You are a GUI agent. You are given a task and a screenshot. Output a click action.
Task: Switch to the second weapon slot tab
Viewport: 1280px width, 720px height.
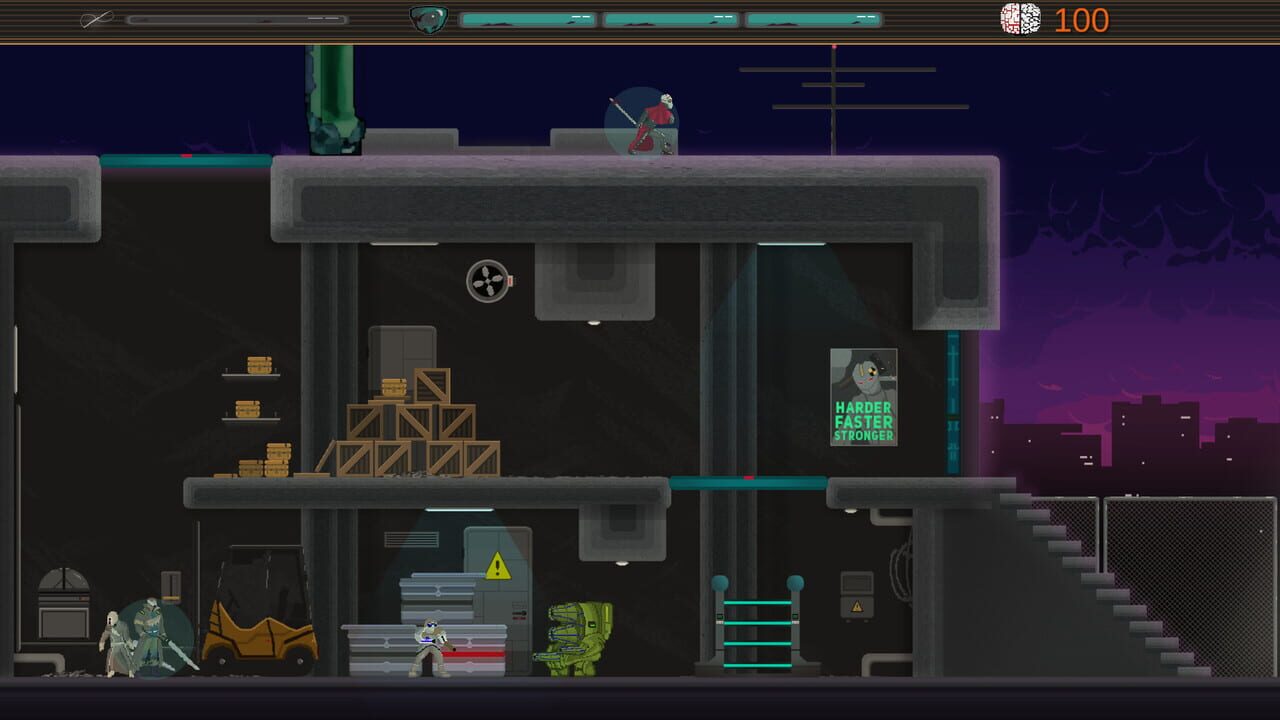click(x=670, y=17)
